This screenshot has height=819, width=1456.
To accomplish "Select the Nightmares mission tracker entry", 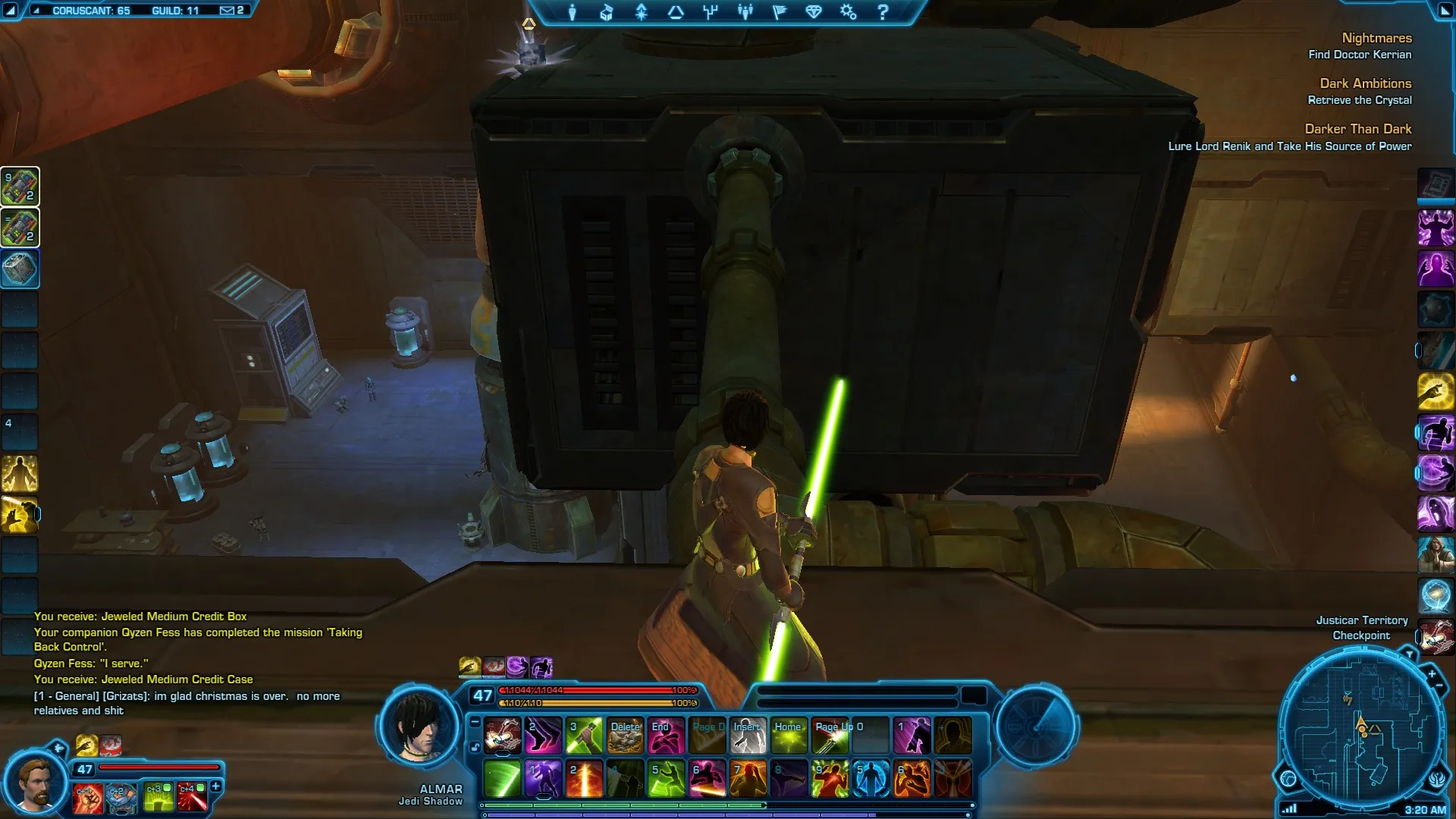I will pos(1376,38).
